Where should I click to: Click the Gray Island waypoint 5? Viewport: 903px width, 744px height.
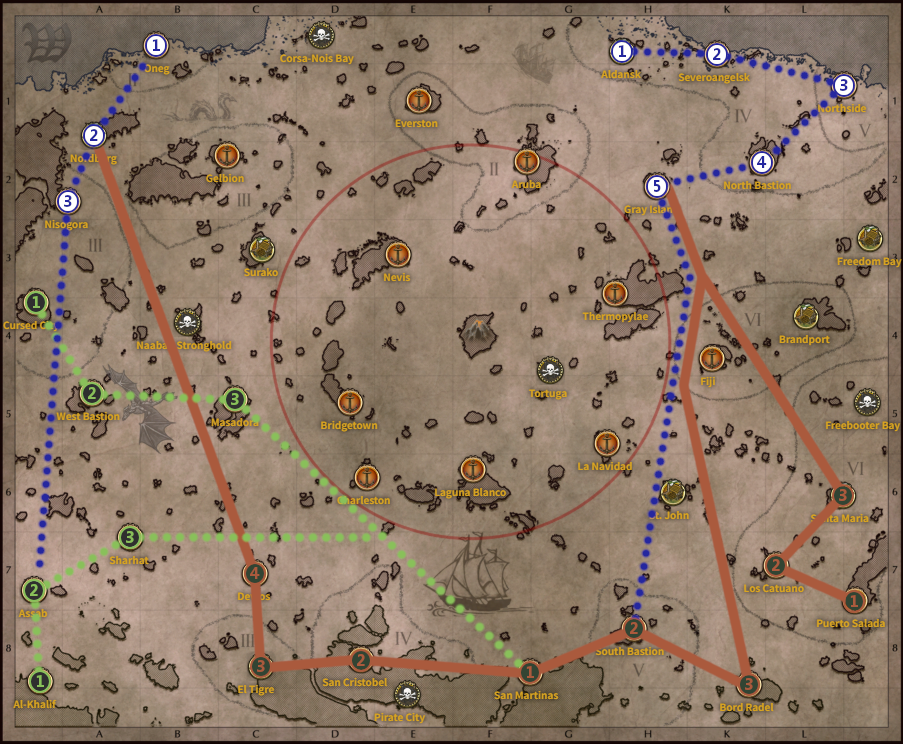click(656, 186)
